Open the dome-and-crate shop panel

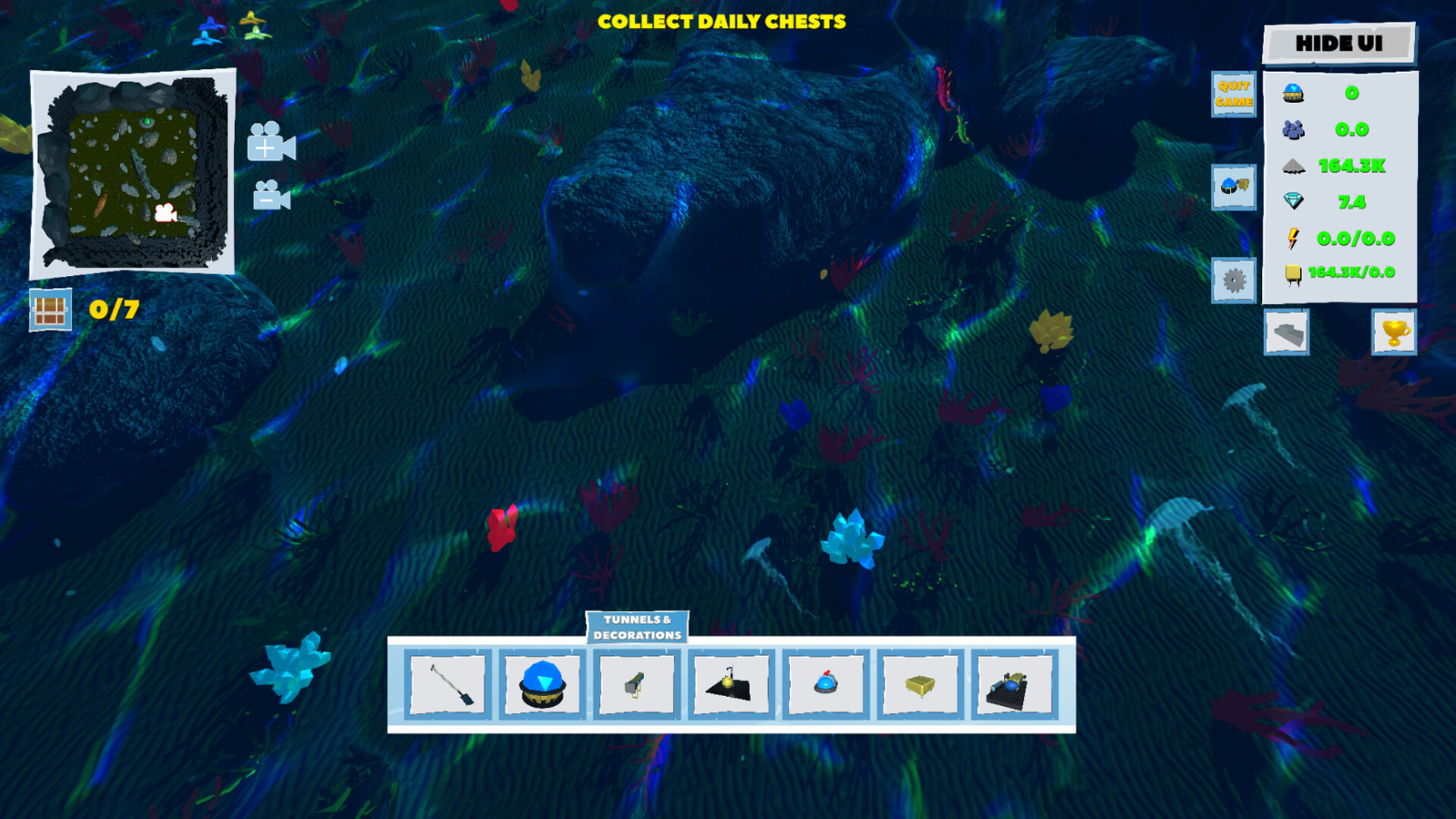tap(1235, 189)
